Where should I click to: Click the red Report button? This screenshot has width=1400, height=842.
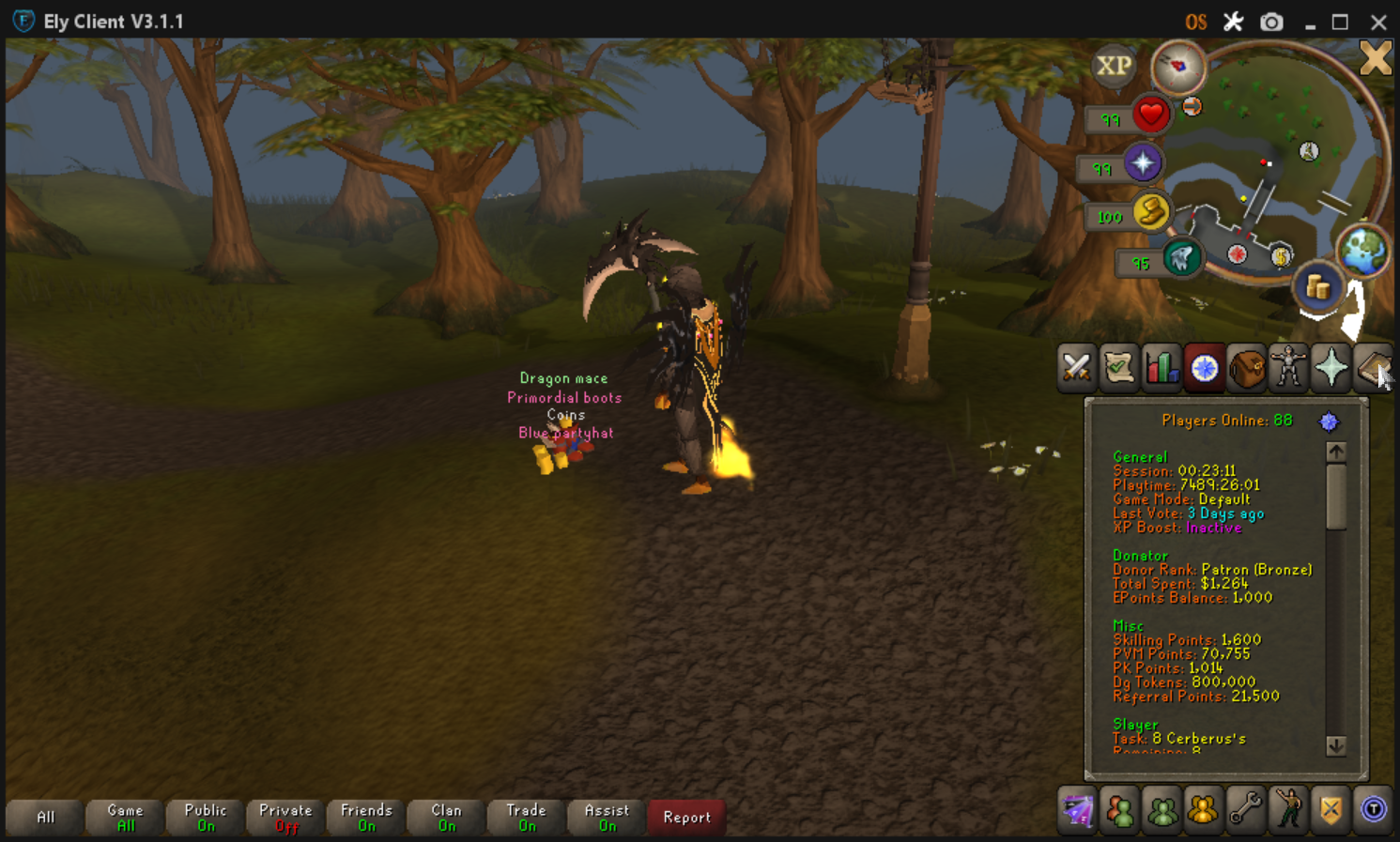click(x=686, y=817)
